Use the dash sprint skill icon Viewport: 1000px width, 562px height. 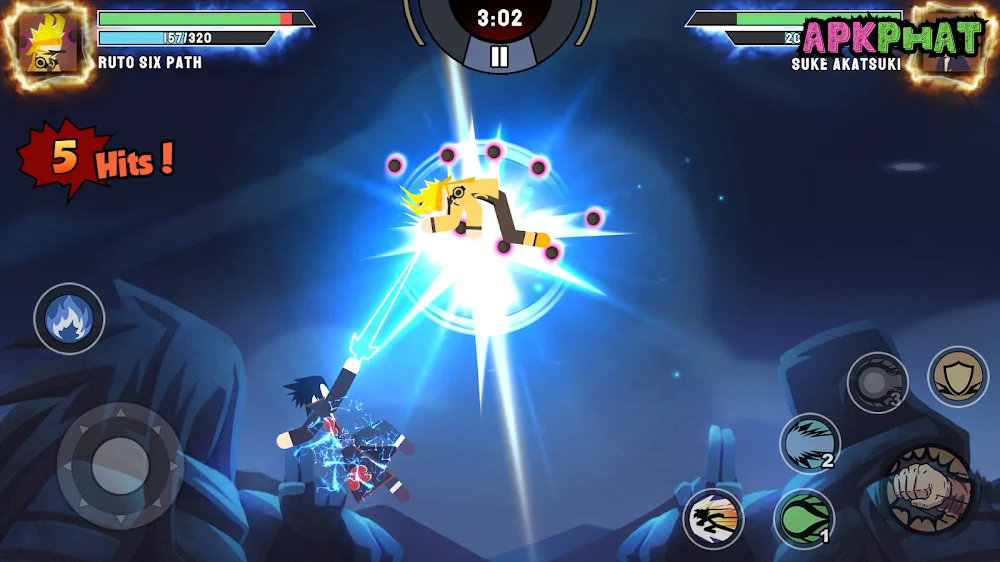tap(714, 518)
